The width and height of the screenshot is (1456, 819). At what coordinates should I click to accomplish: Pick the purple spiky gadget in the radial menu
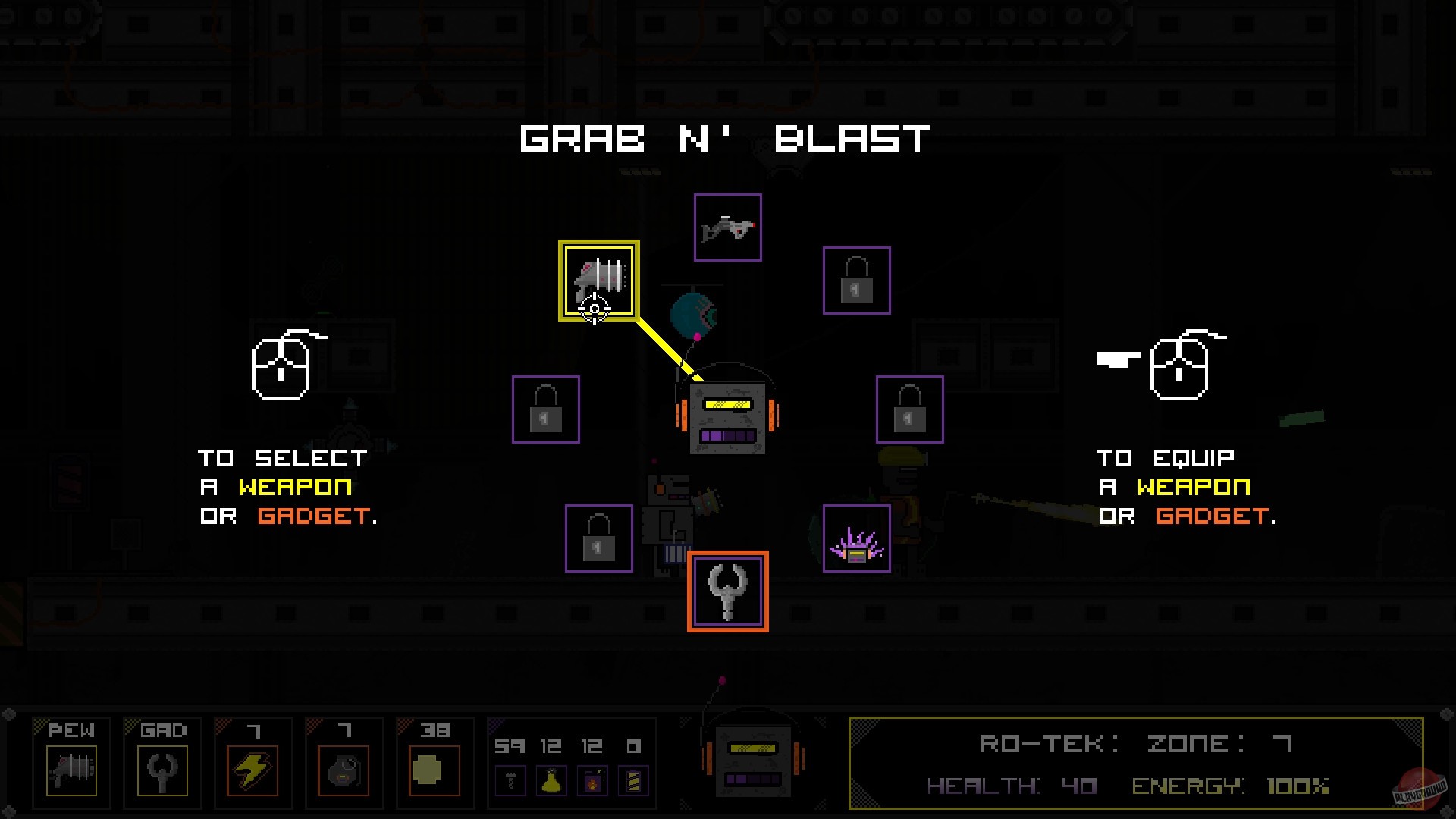[857, 540]
